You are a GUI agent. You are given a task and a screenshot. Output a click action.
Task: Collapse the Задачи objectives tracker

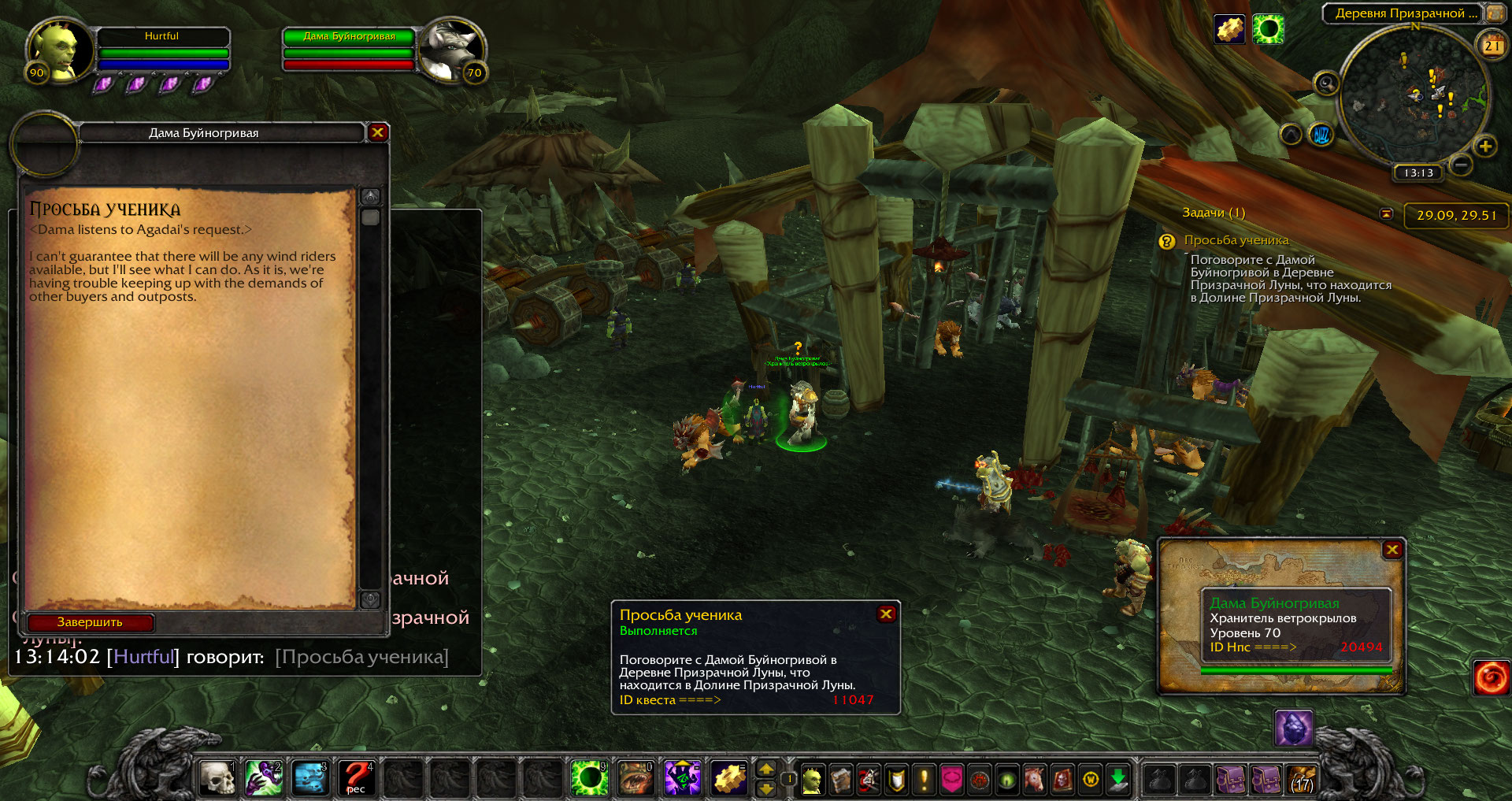[x=1387, y=214]
